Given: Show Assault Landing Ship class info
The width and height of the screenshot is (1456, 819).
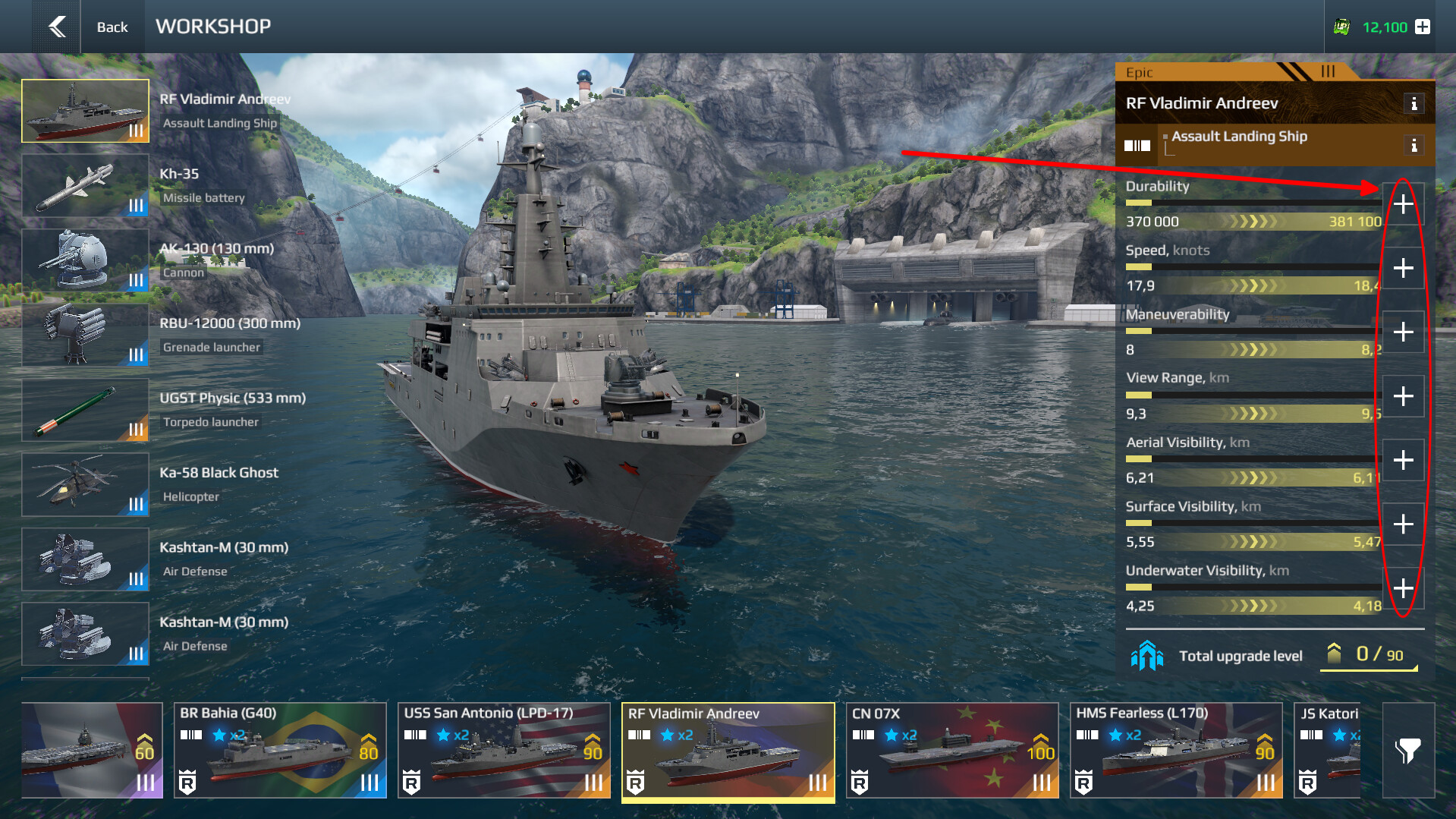Looking at the screenshot, I should click(x=1414, y=145).
